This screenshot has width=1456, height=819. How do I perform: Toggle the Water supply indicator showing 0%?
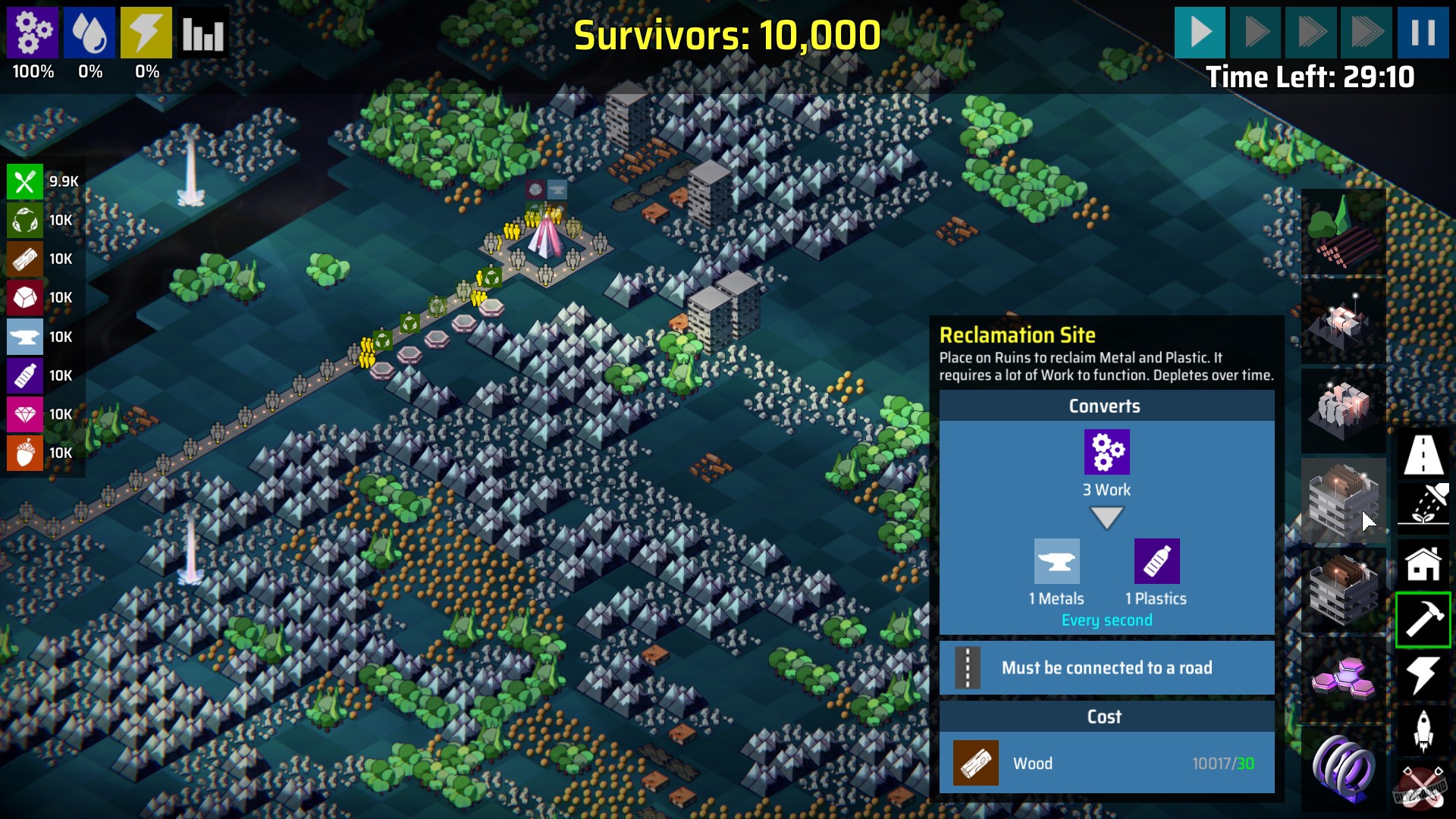pos(90,33)
